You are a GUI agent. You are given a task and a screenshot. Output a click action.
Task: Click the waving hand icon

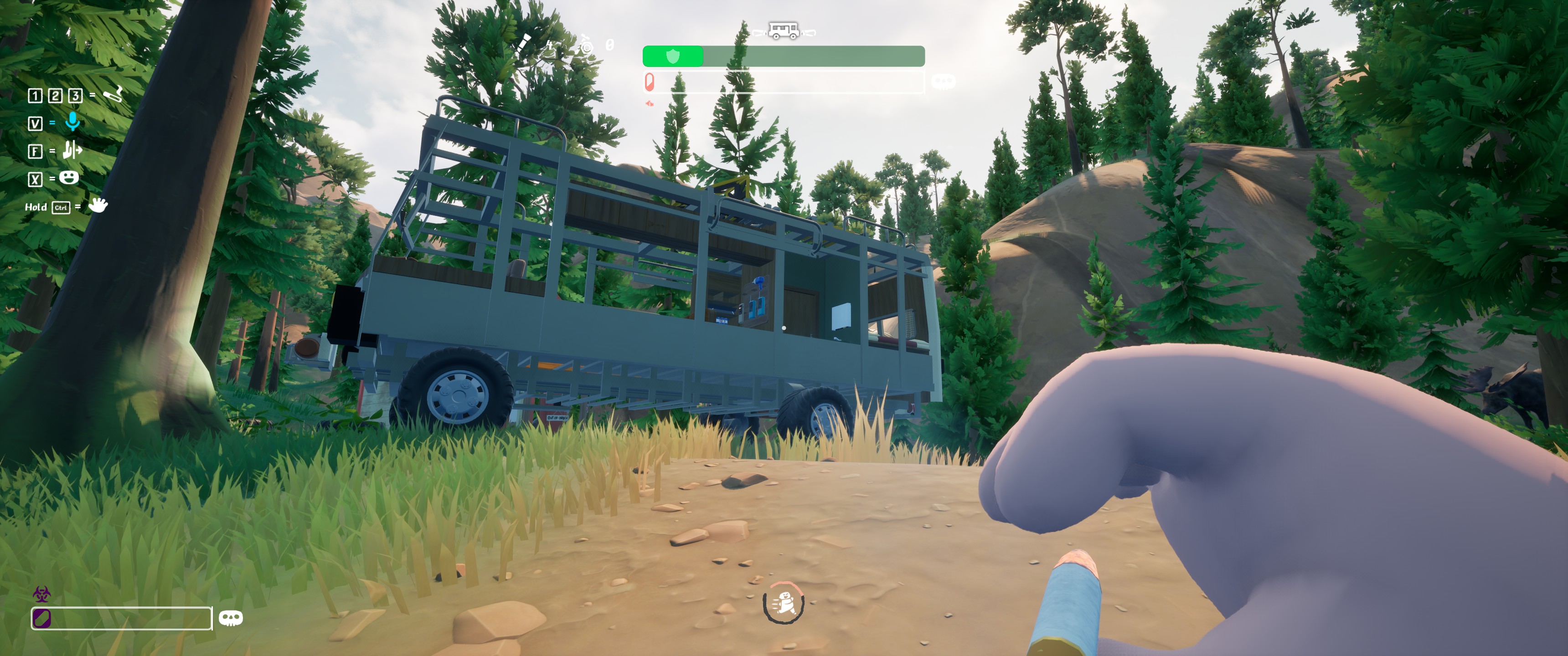pos(98,205)
